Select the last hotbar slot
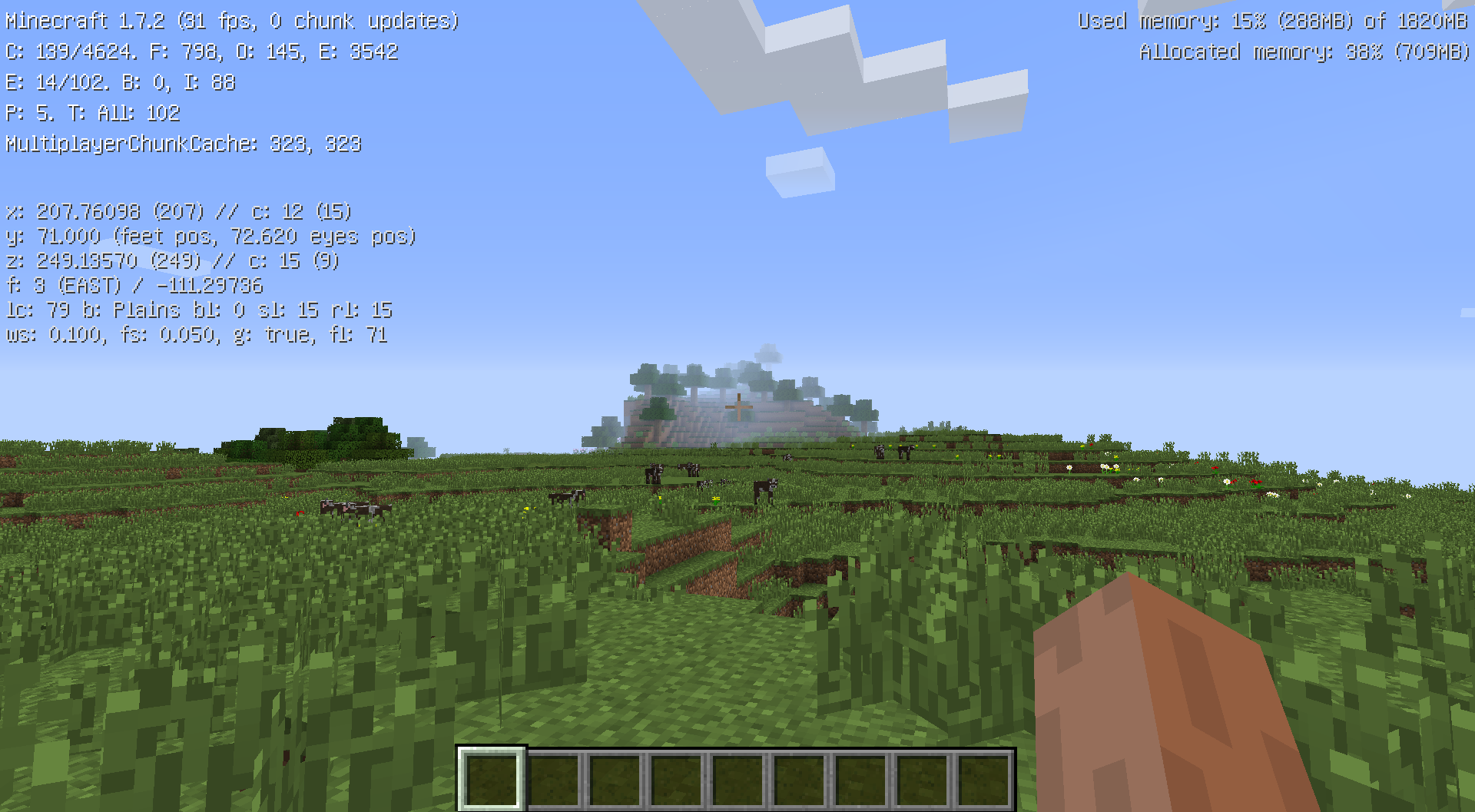This screenshot has height=812, width=1475. point(983,777)
